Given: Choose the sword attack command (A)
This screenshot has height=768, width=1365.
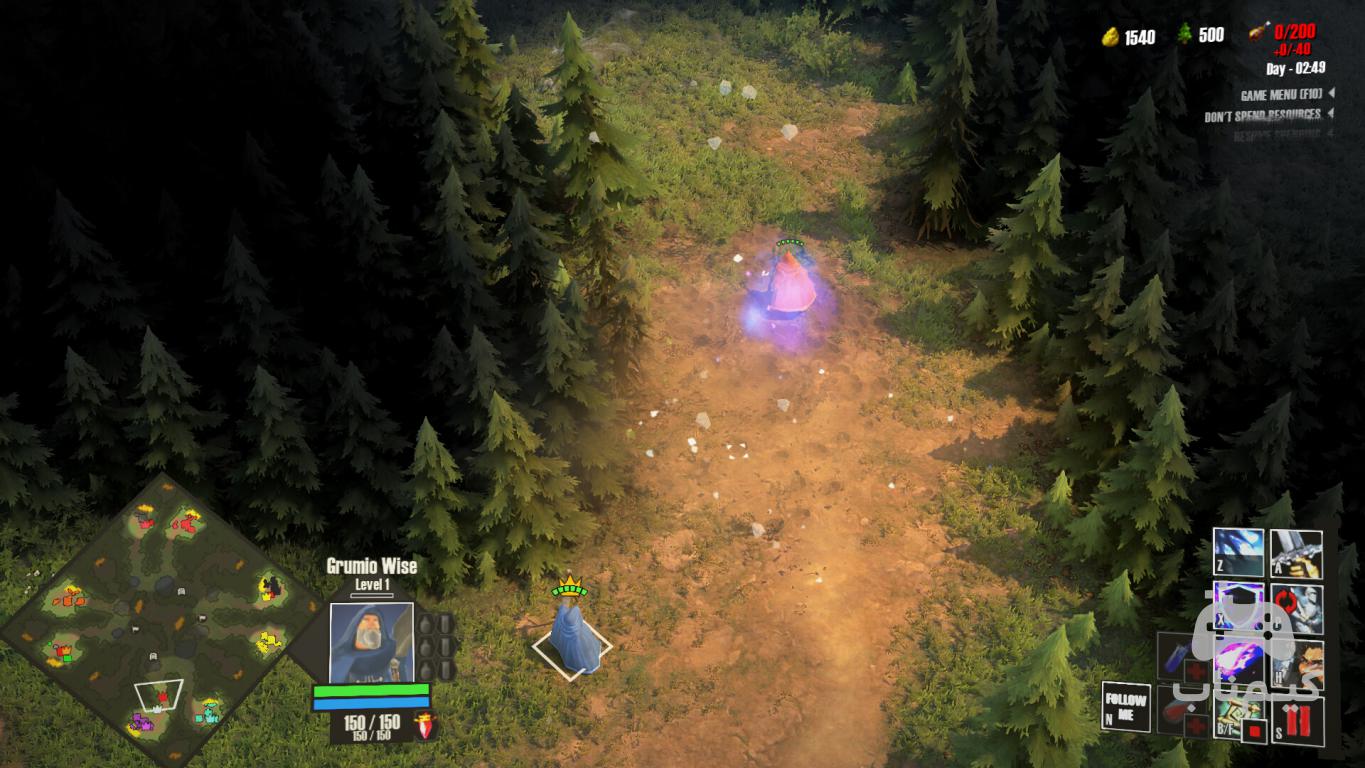Looking at the screenshot, I should point(1297,553).
